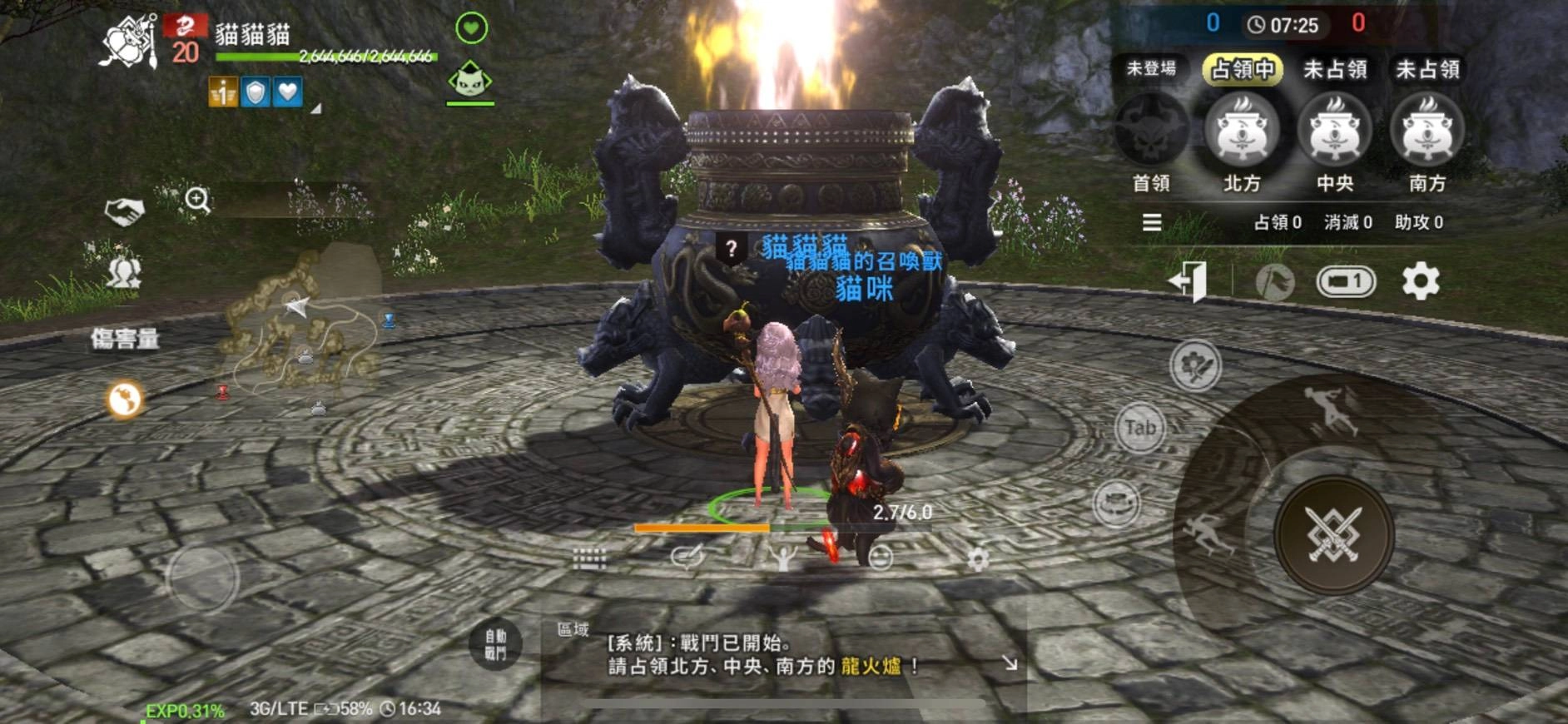The image size is (1568, 724).
Task: Open the hamburger menu near 占領 stats
Action: [x=1151, y=222]
